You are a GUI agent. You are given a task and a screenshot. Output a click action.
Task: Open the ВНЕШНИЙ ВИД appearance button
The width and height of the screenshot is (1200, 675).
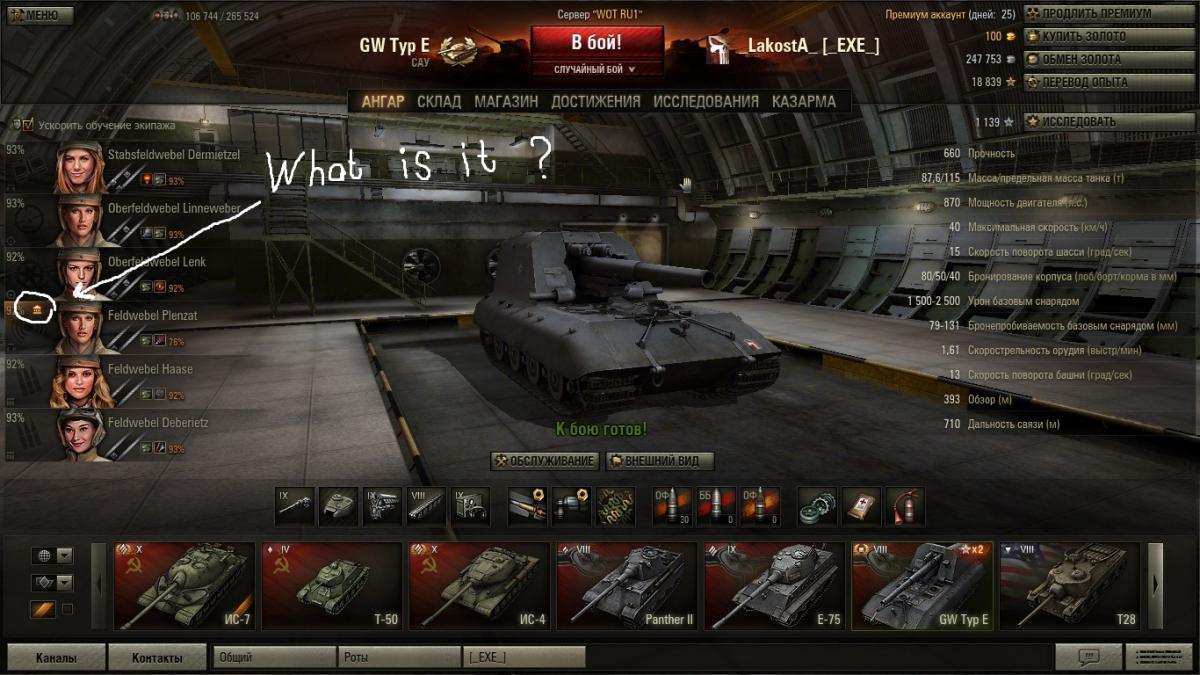(659, 461)
